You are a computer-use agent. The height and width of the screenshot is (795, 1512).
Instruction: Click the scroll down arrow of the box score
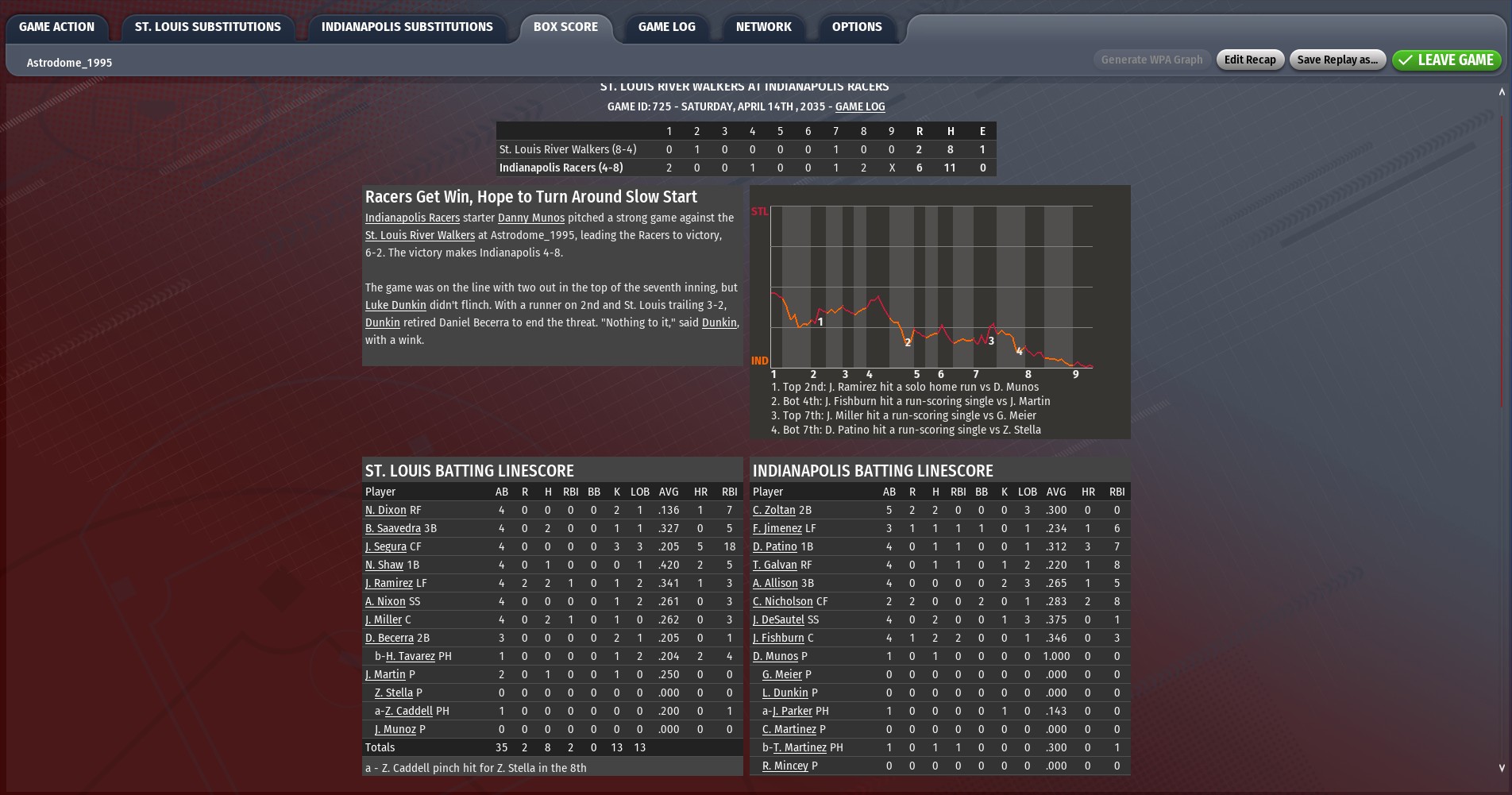[1501, 768]
